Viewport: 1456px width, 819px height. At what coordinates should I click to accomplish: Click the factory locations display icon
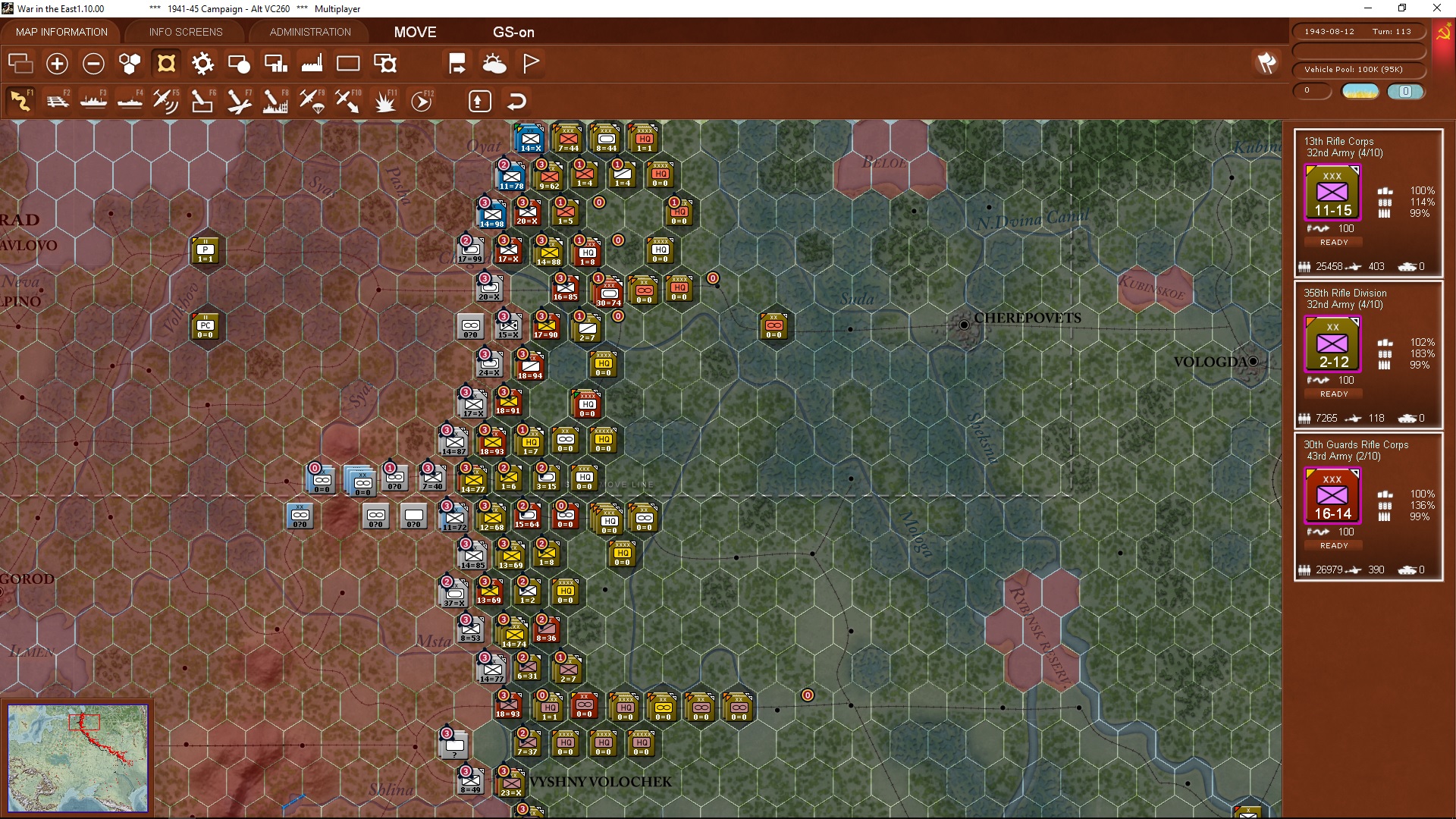coord(312,64)
